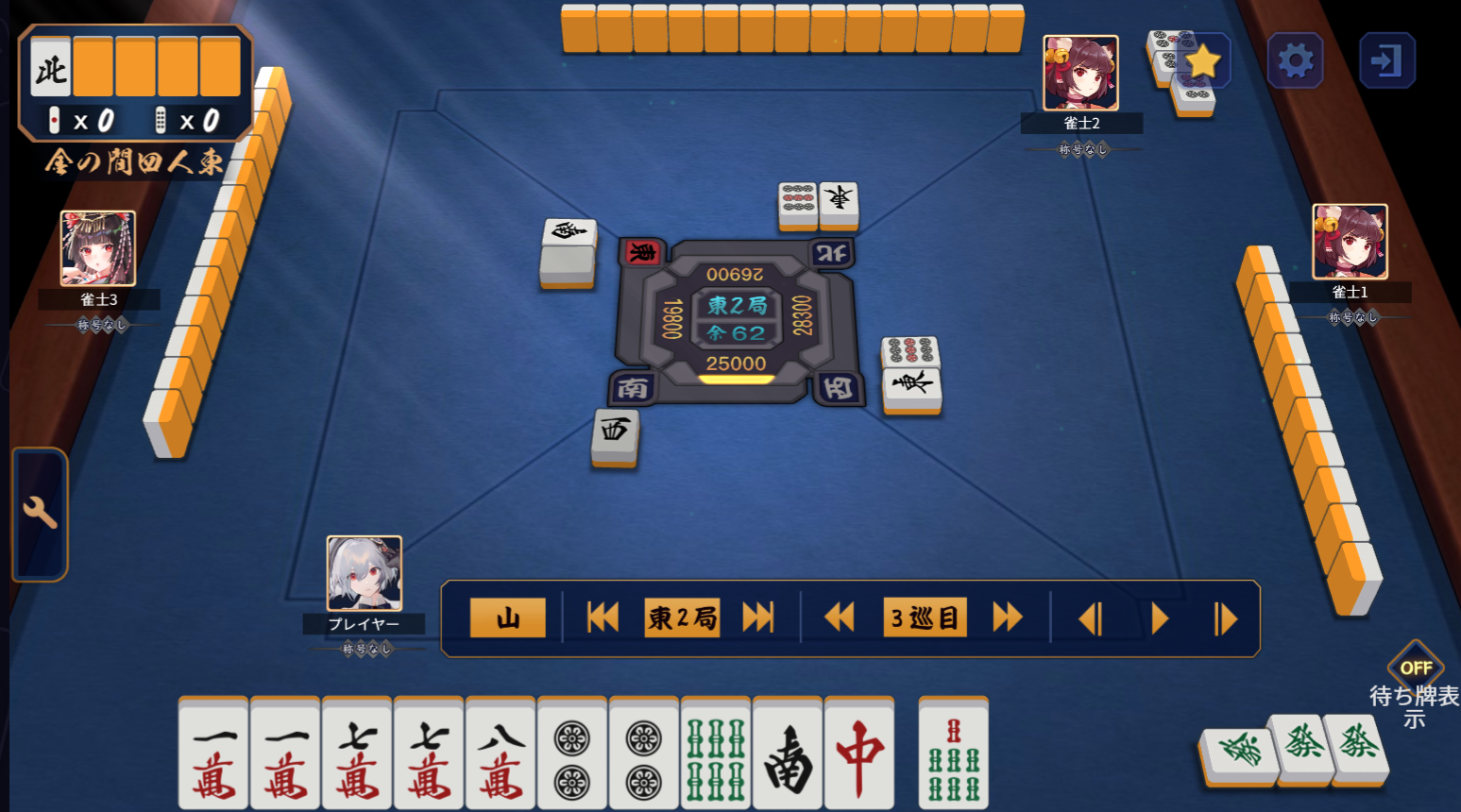
Task: Step forward one action with the single right arrow
Action: [x=1160, y=617]
